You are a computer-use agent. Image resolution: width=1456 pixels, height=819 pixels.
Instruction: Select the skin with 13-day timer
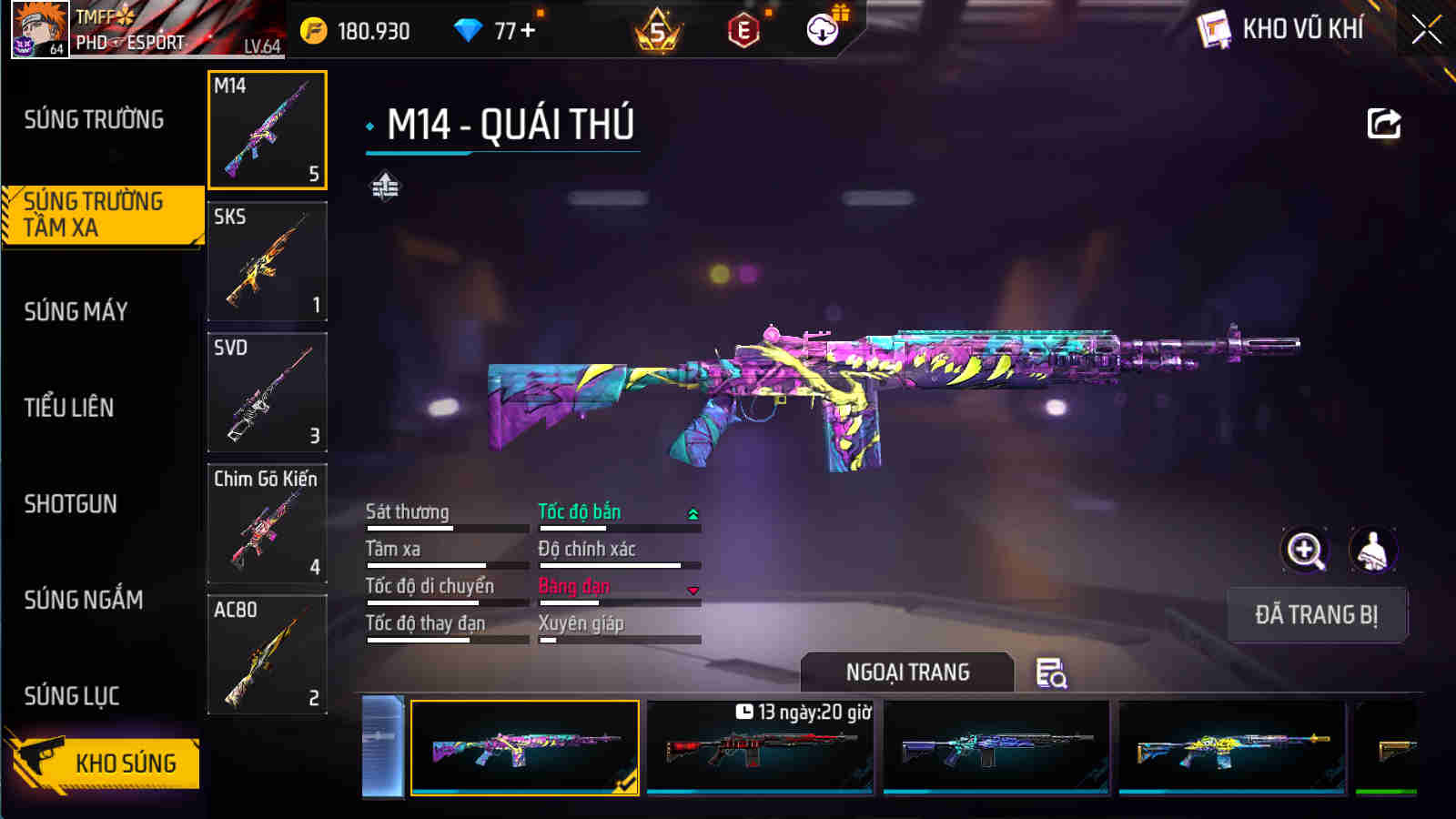pos(762,748)
